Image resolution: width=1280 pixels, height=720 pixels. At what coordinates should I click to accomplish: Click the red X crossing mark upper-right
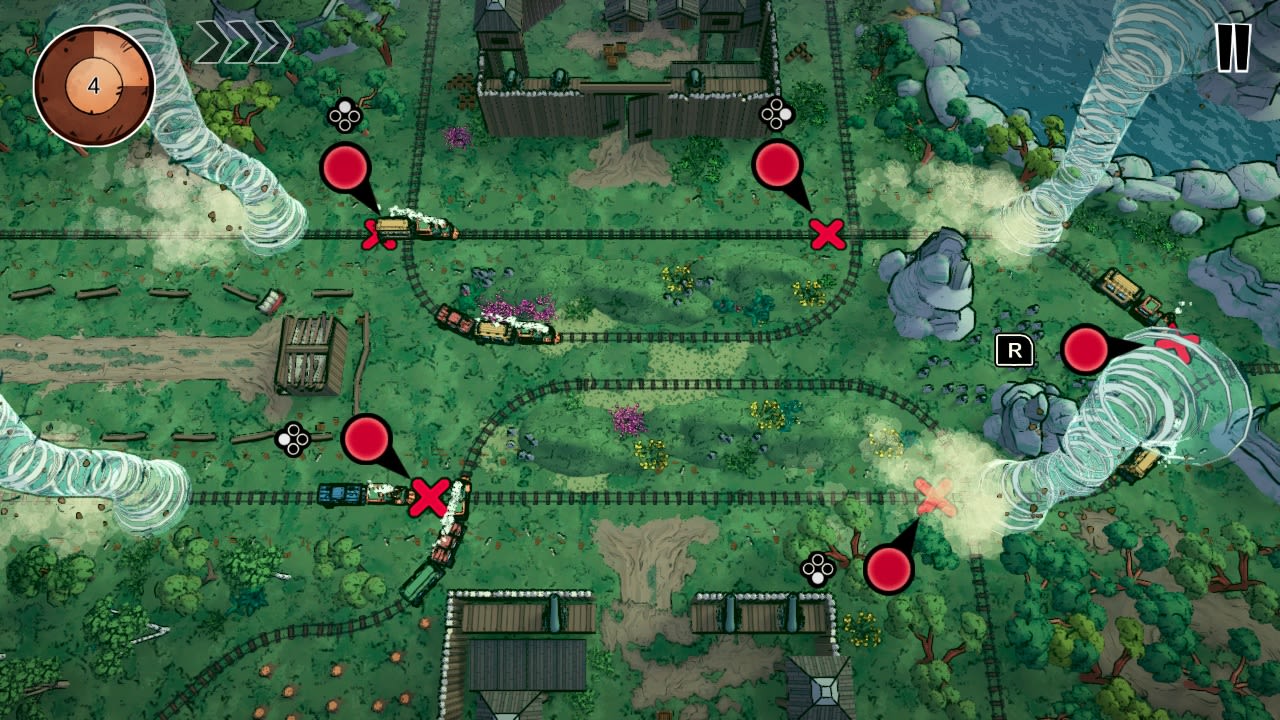[827, 233]
